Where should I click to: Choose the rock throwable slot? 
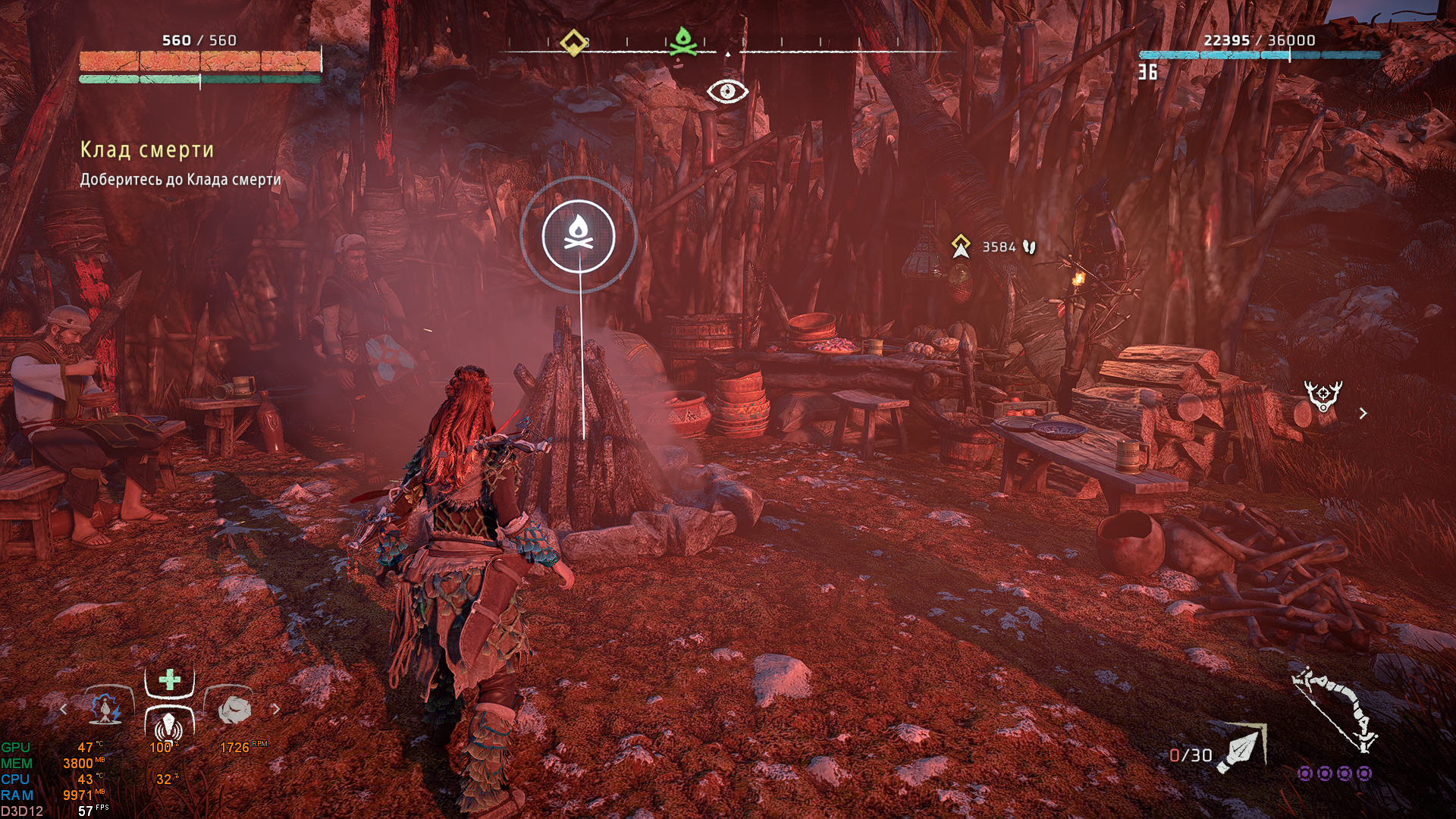(234, 710)
